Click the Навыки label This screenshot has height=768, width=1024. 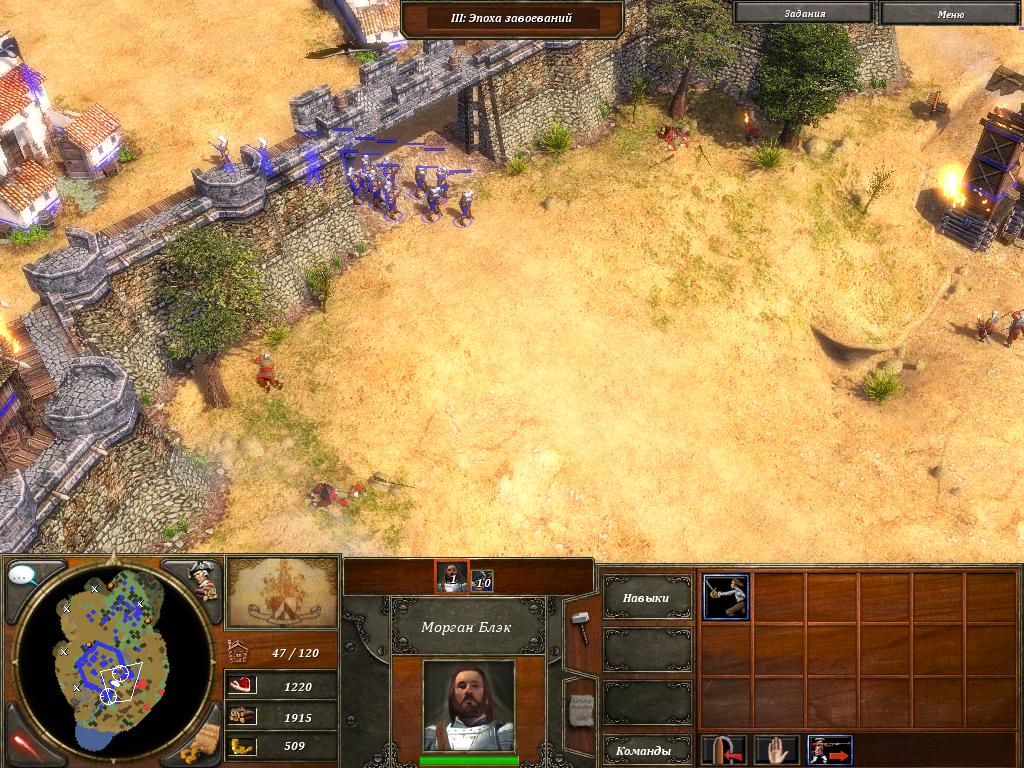coord(646,598)
